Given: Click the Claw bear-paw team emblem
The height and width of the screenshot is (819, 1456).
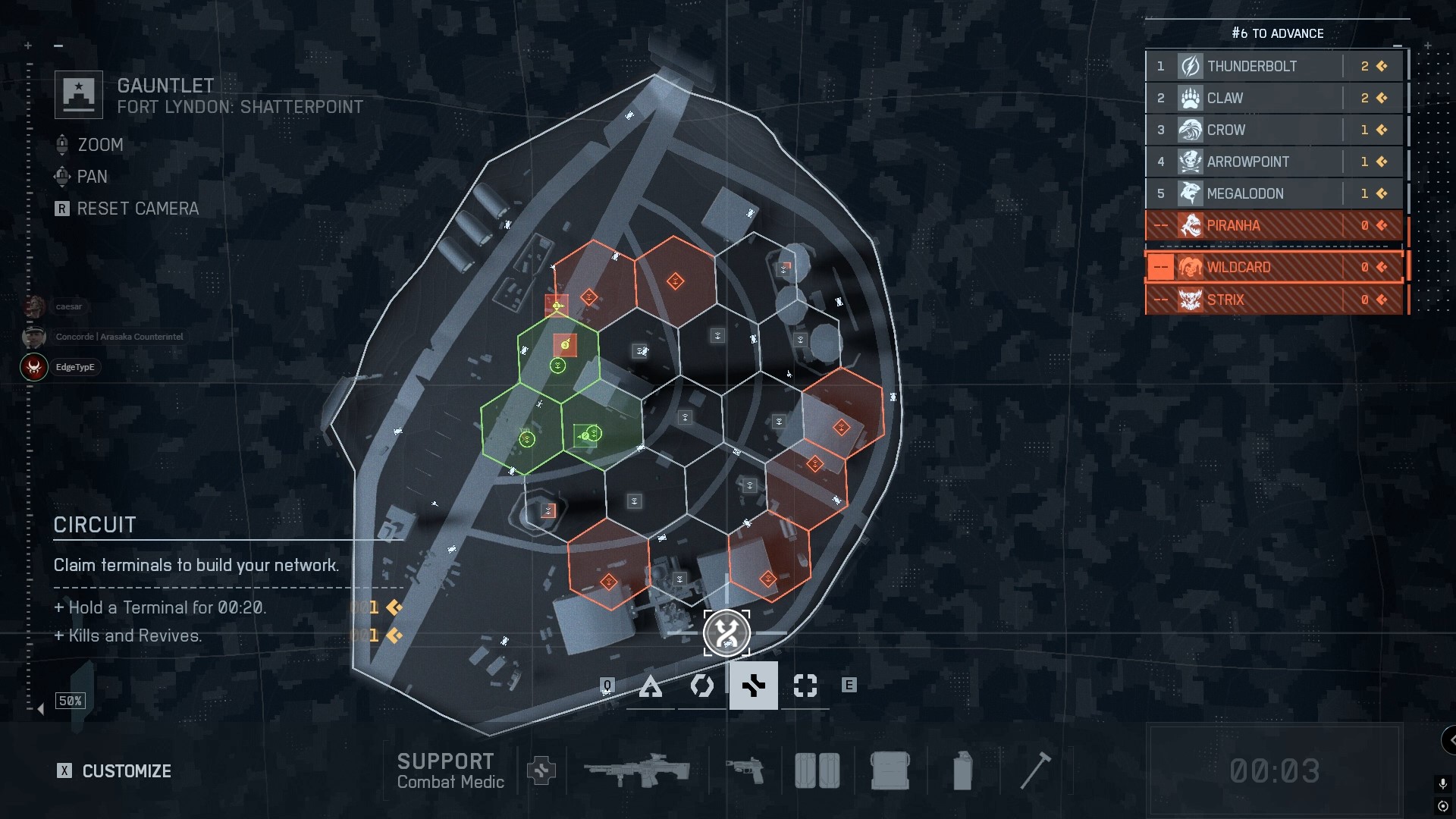Looking at the screenshot, I should pos(1191,98).
